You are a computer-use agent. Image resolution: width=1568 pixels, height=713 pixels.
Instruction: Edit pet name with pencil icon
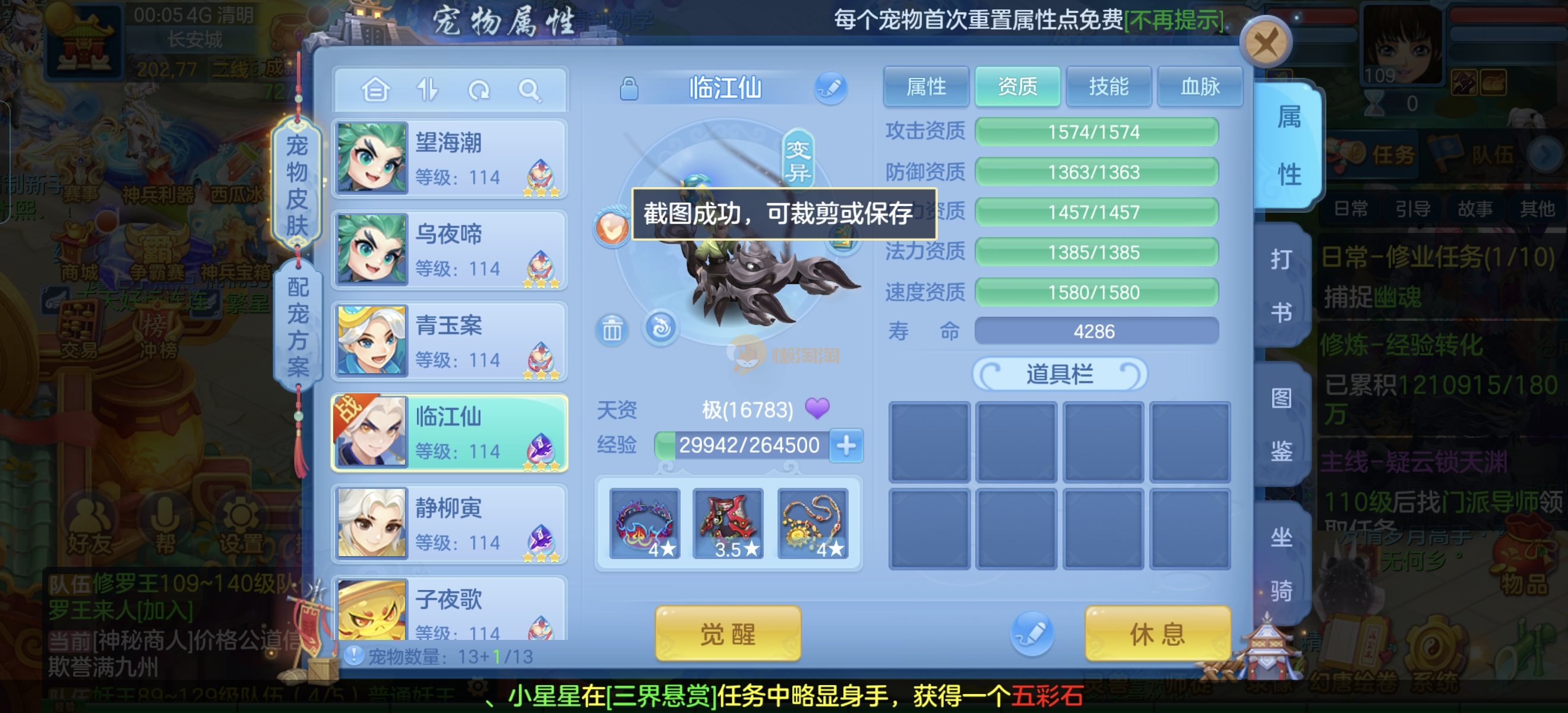point(830,89)
